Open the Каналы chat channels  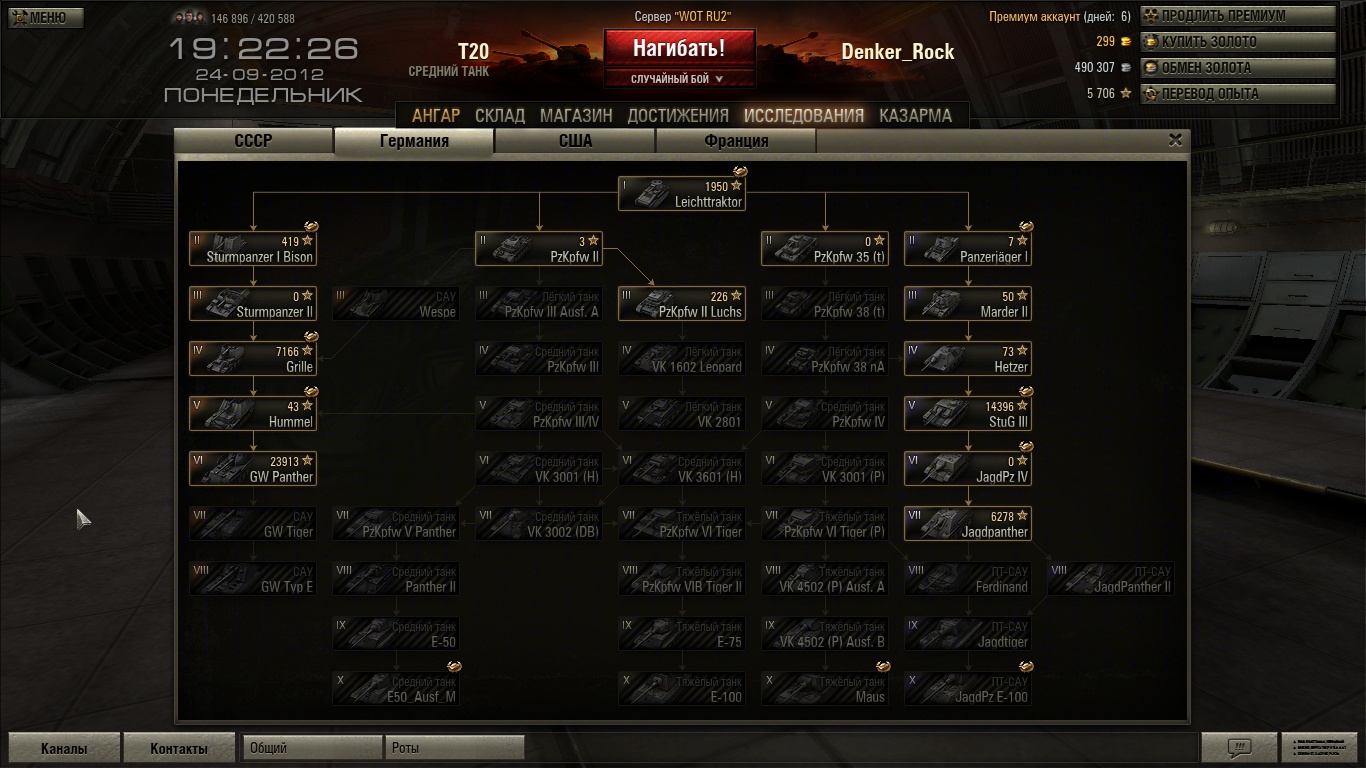[64, 748]
